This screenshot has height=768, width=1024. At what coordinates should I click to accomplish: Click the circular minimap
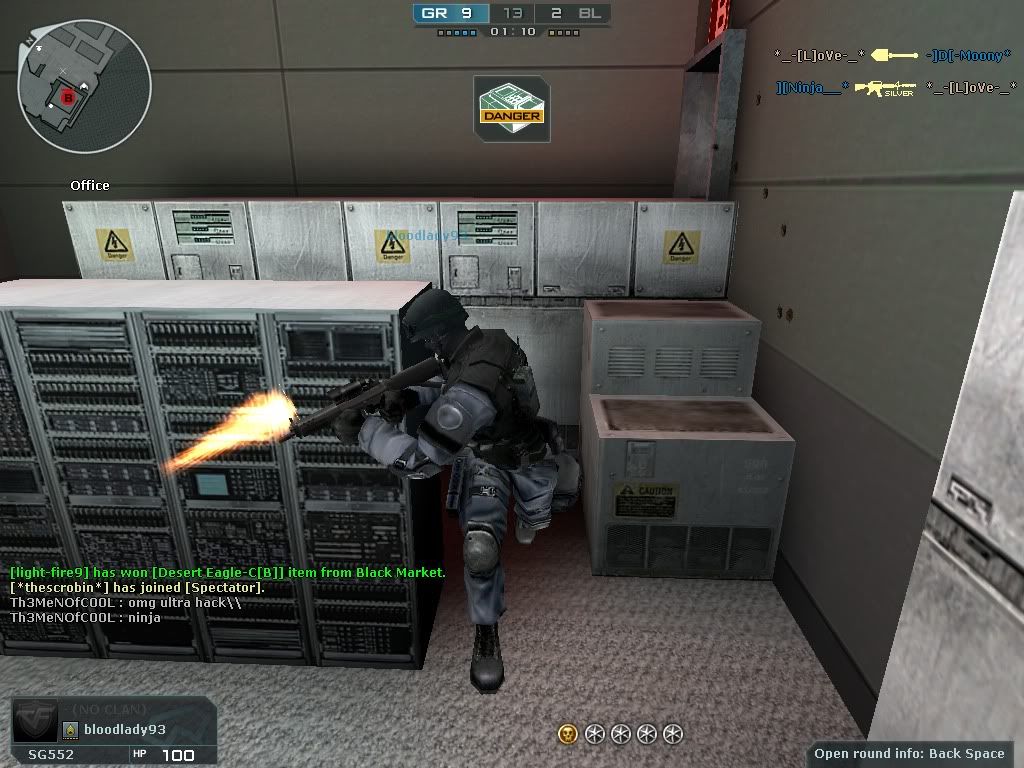84,83
